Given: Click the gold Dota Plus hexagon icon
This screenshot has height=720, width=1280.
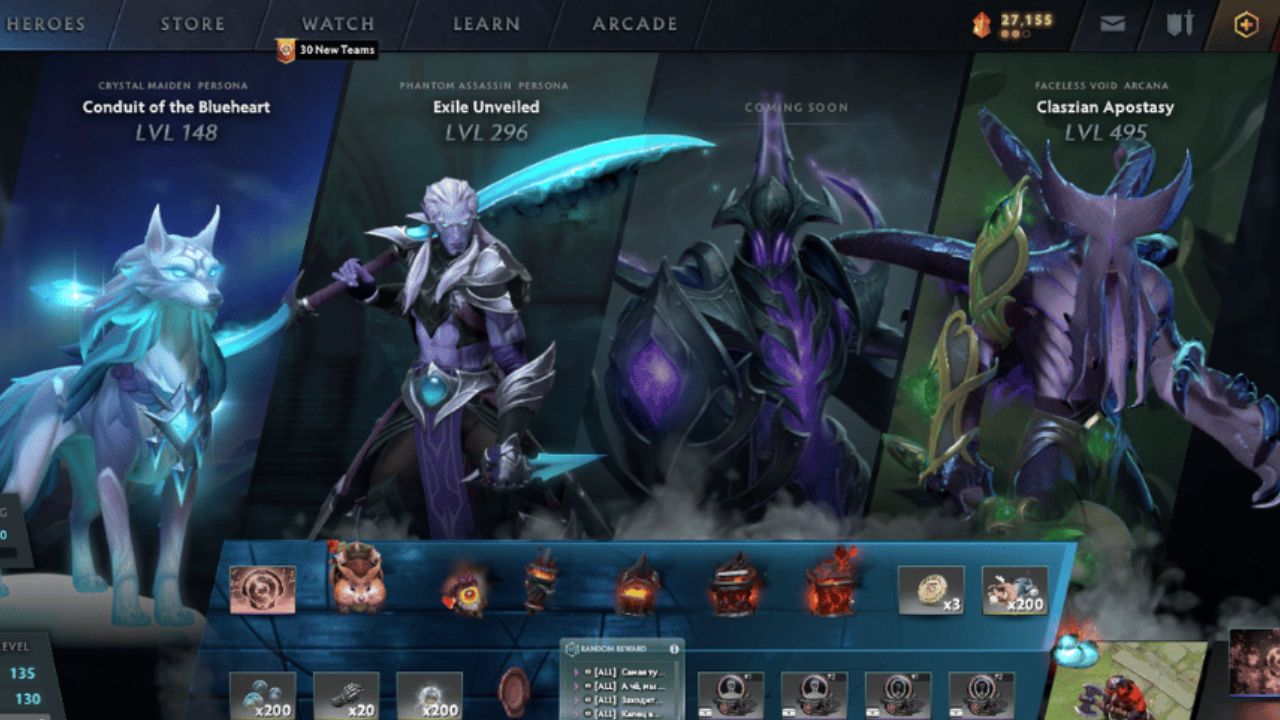Looking at the screenshot, I should click(x=1245, y=25).
